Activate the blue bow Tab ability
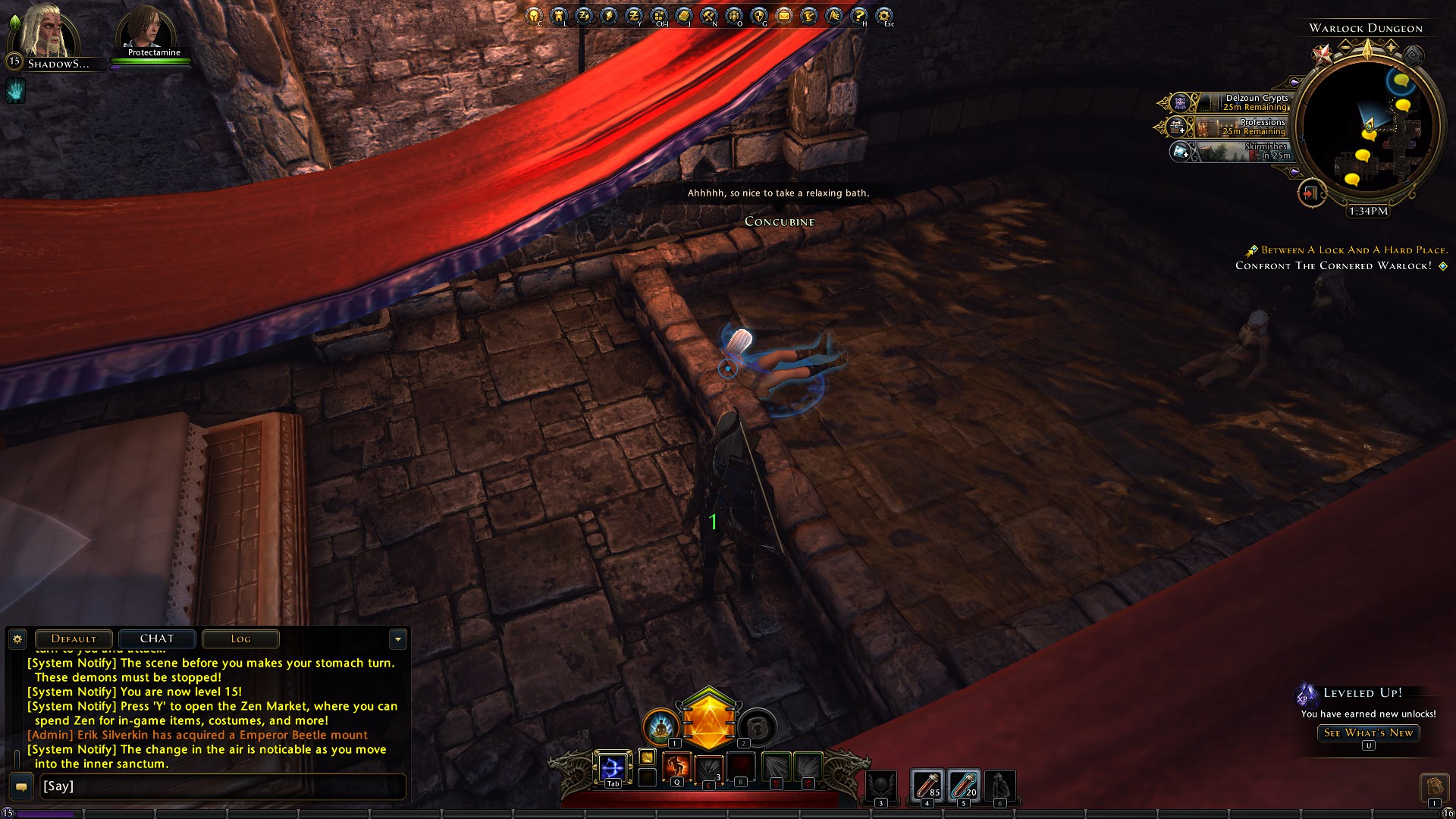This screenshot has height=819, width=1456. click(612, 767)
